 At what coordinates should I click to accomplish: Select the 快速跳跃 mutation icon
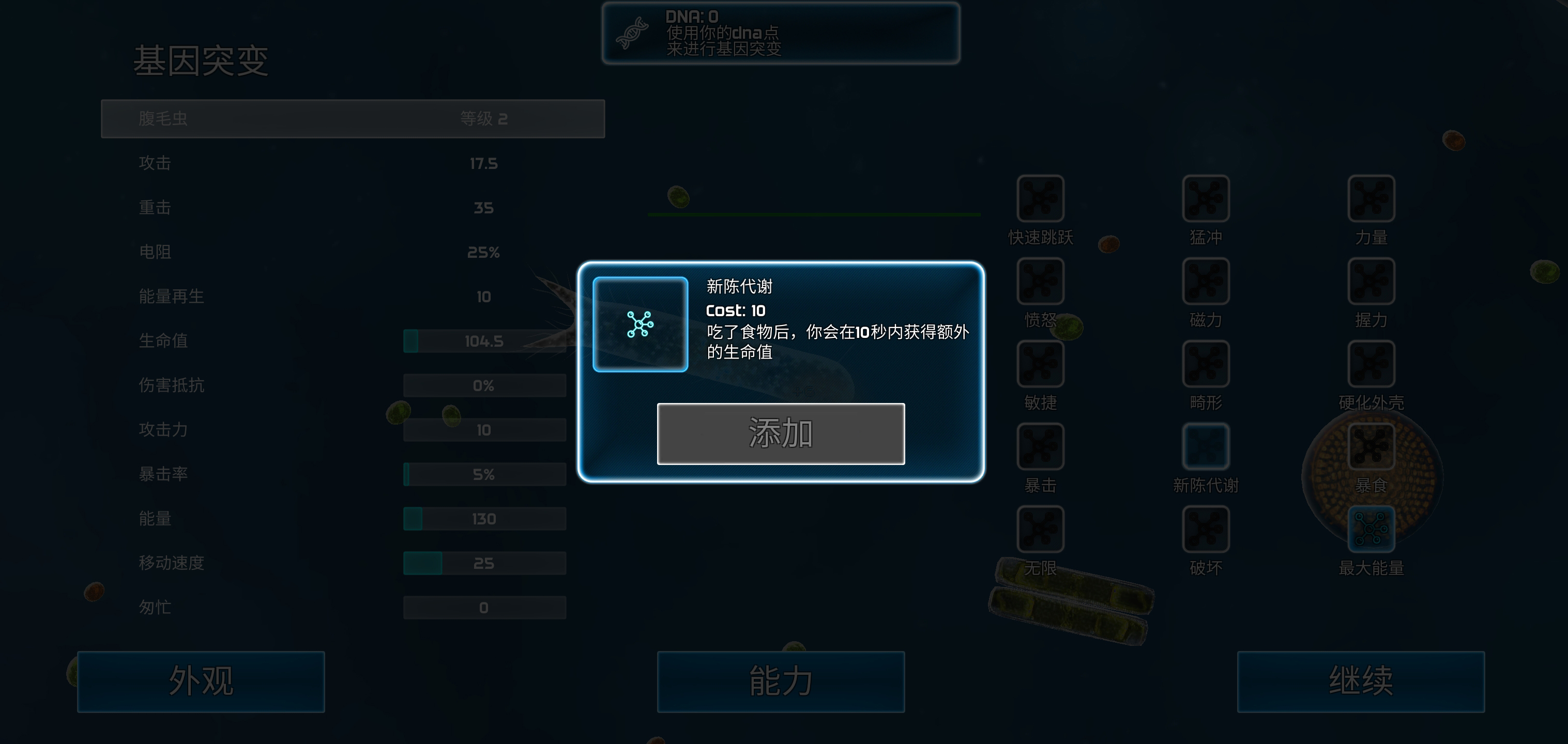tap(1040, 199)
